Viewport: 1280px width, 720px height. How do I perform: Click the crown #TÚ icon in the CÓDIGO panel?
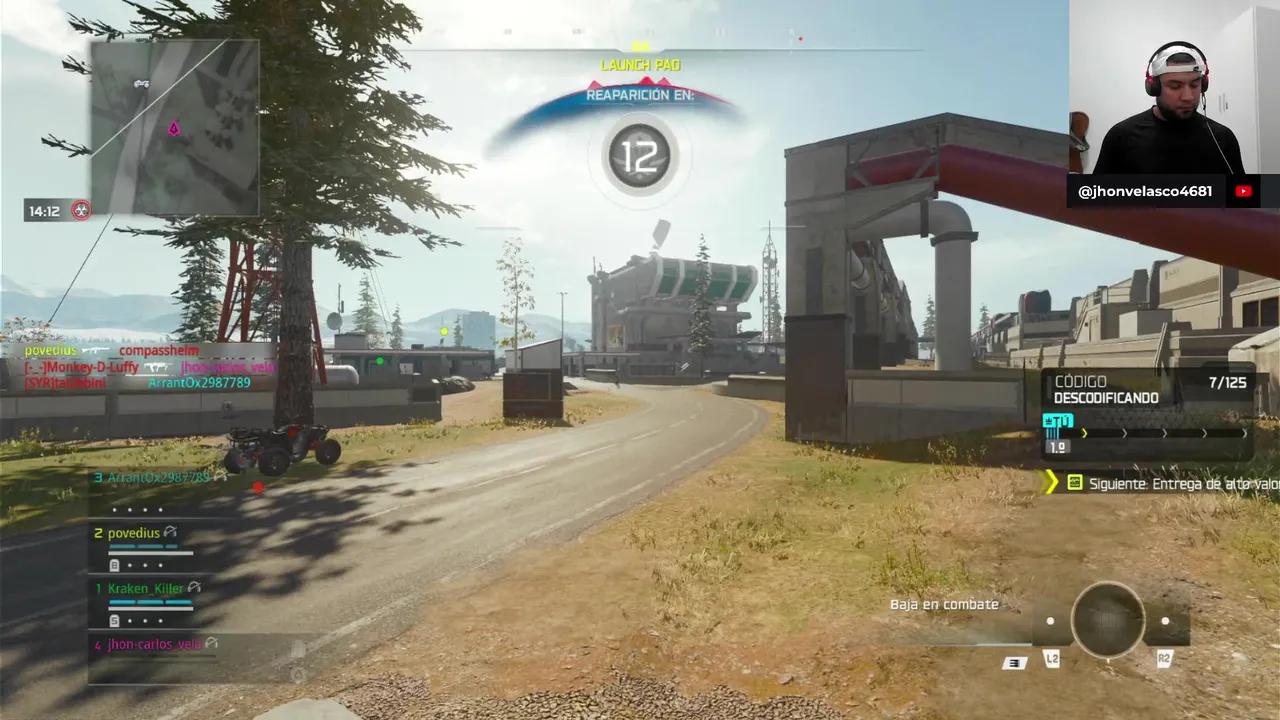1058,421
